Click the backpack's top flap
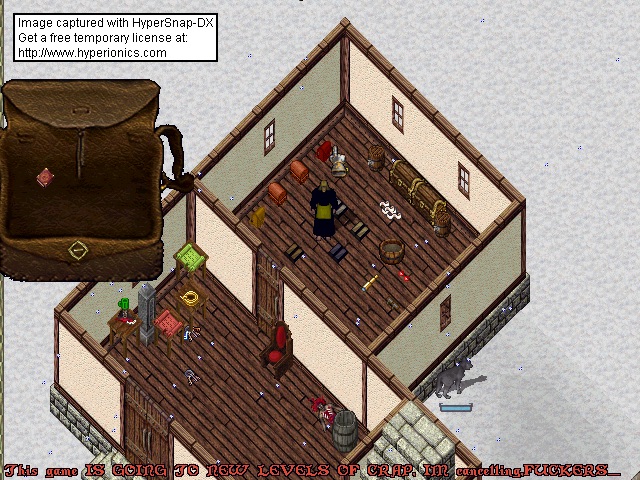Viewport: 640px width, 480px height. [82, 106]
